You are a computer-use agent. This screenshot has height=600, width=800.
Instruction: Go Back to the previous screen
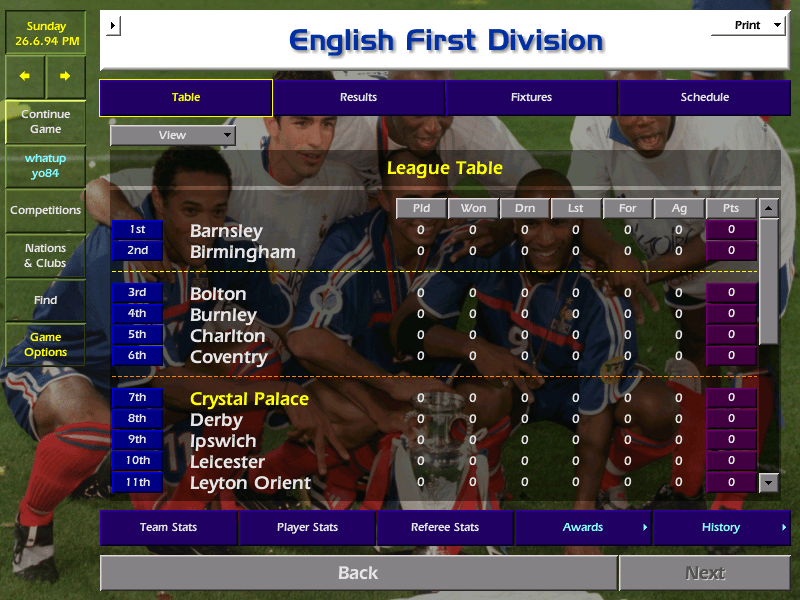(358, 573)
